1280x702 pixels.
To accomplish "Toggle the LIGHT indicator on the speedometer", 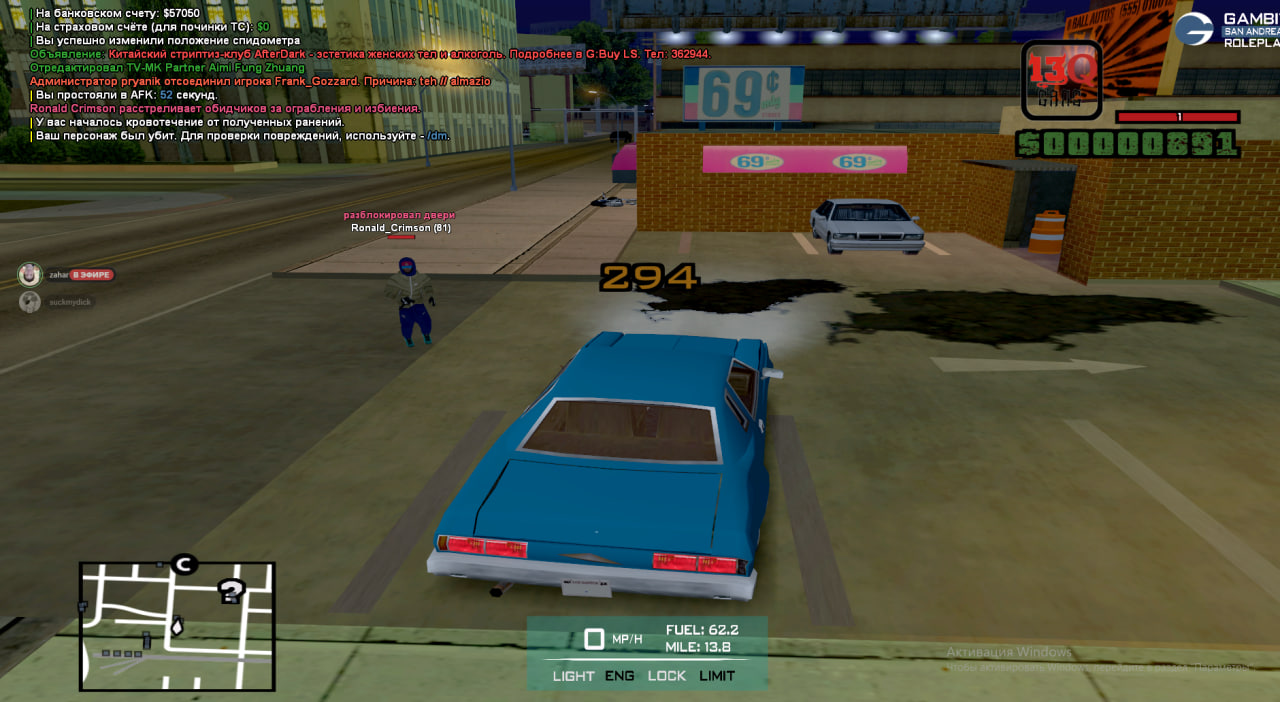I will pos(573,676).
